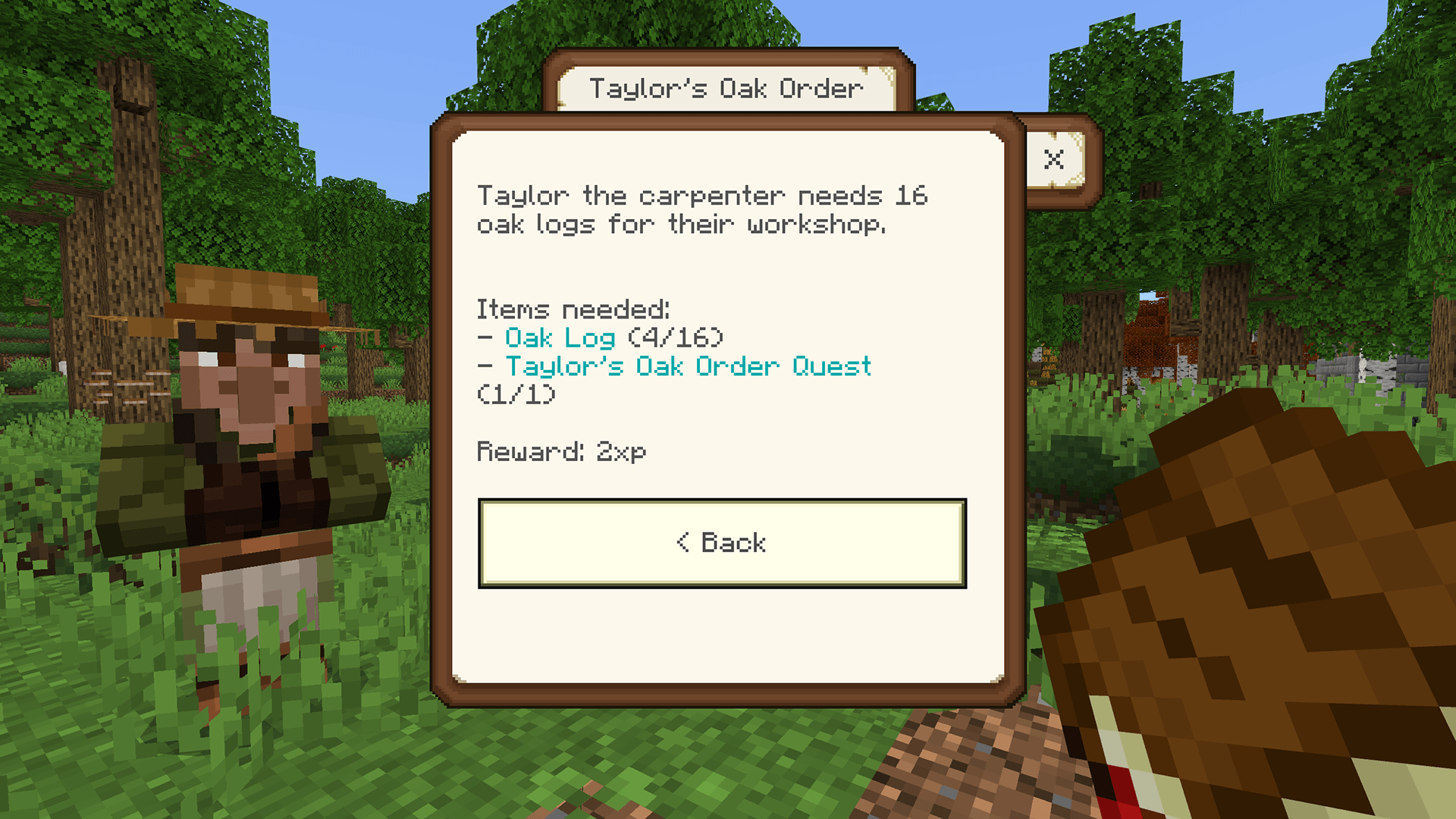Click the dash bullet beside Oak Log

click(485, 338)
